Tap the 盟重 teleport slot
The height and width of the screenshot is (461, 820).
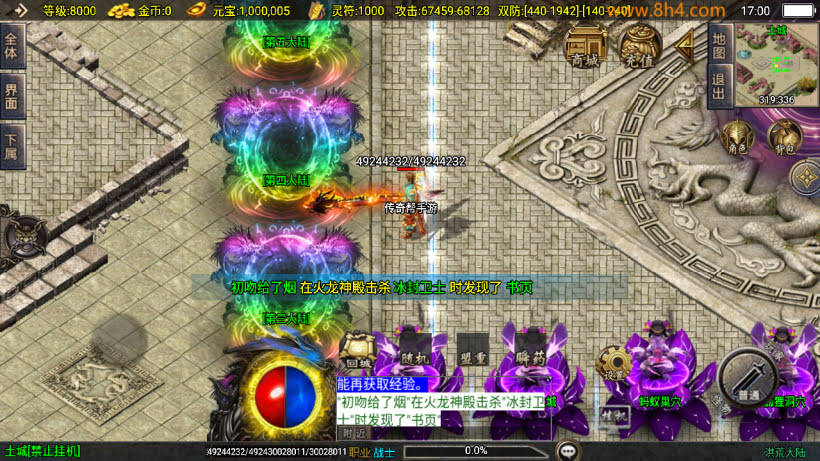pos(472,355)
